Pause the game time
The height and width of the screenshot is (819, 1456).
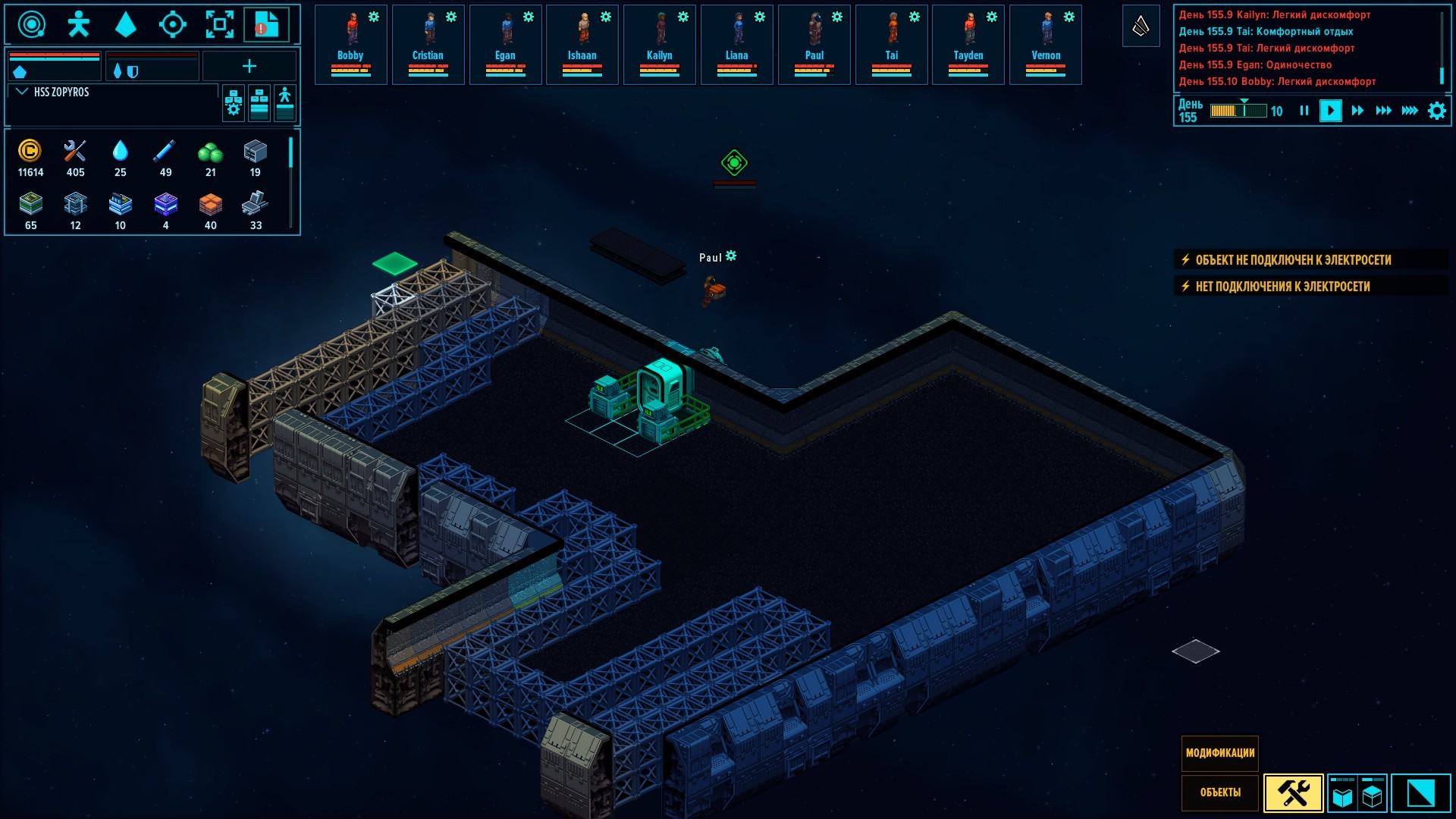point(1304,111)
